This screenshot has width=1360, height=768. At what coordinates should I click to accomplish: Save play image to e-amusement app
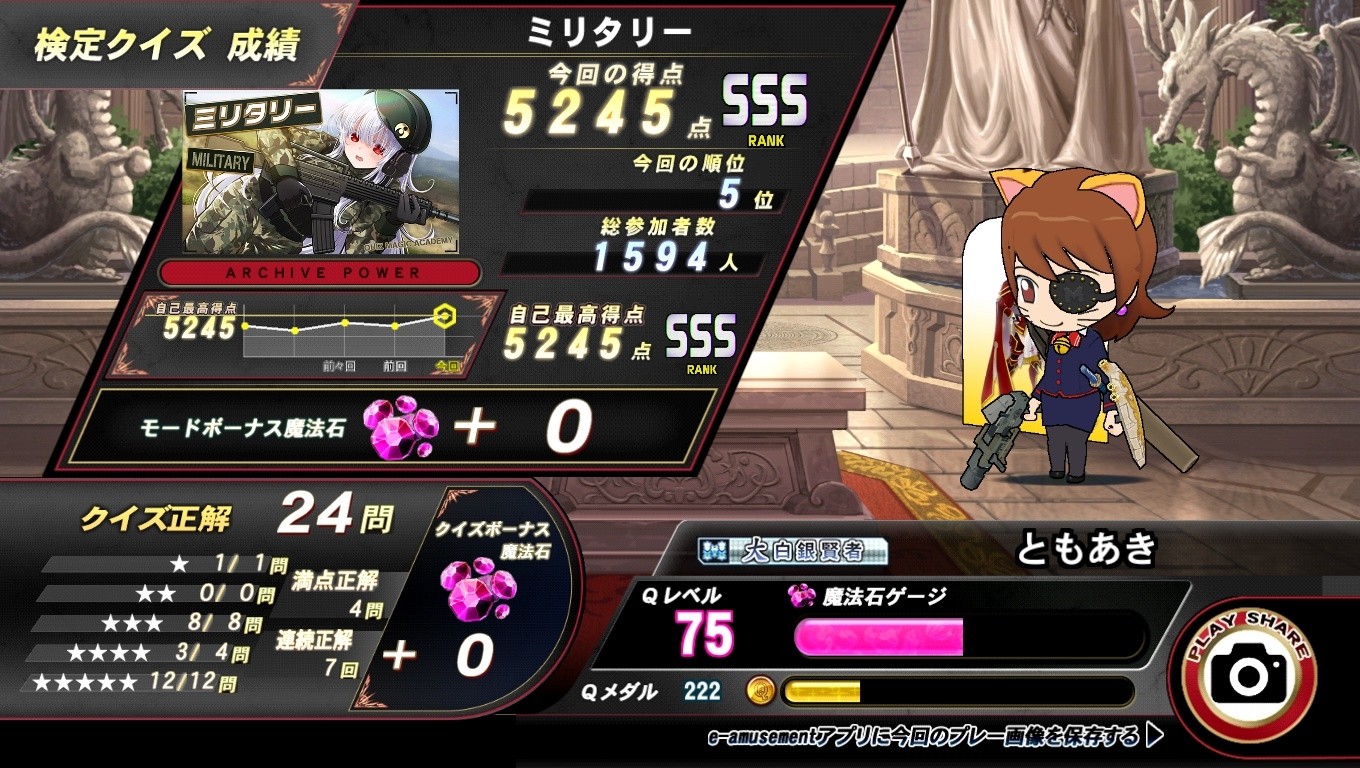(935, 737)
